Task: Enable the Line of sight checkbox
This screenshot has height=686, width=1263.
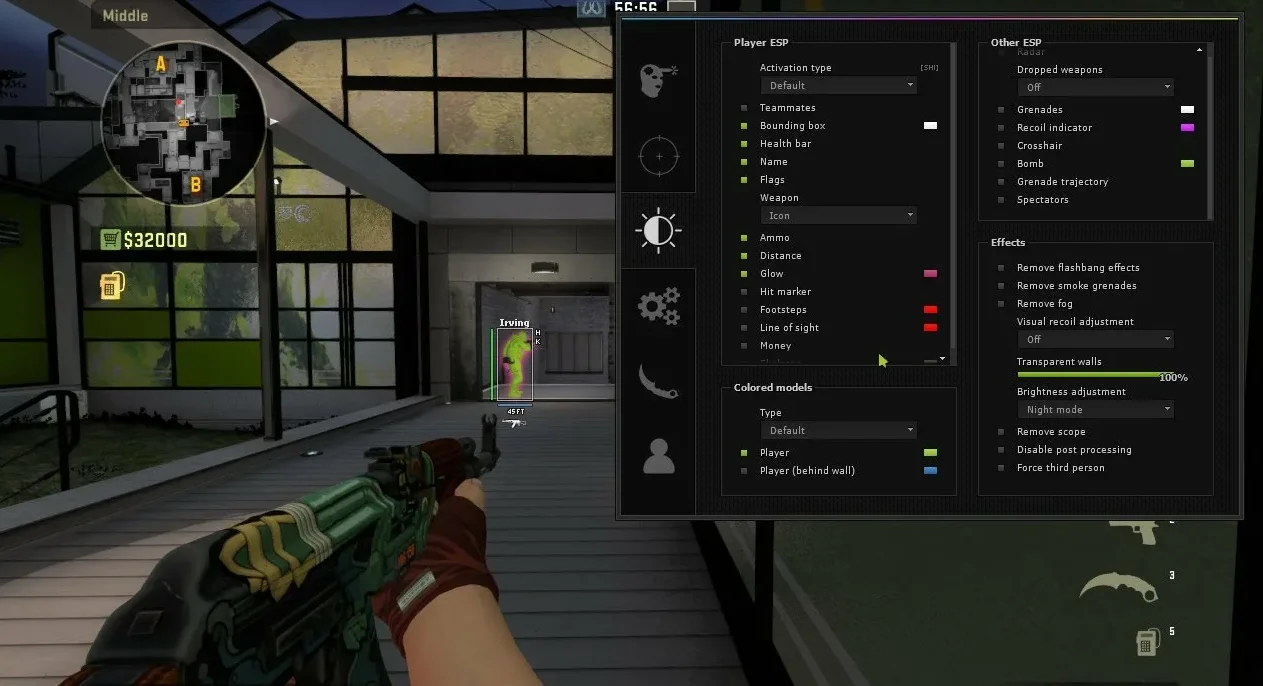Action: click(744, 328)
